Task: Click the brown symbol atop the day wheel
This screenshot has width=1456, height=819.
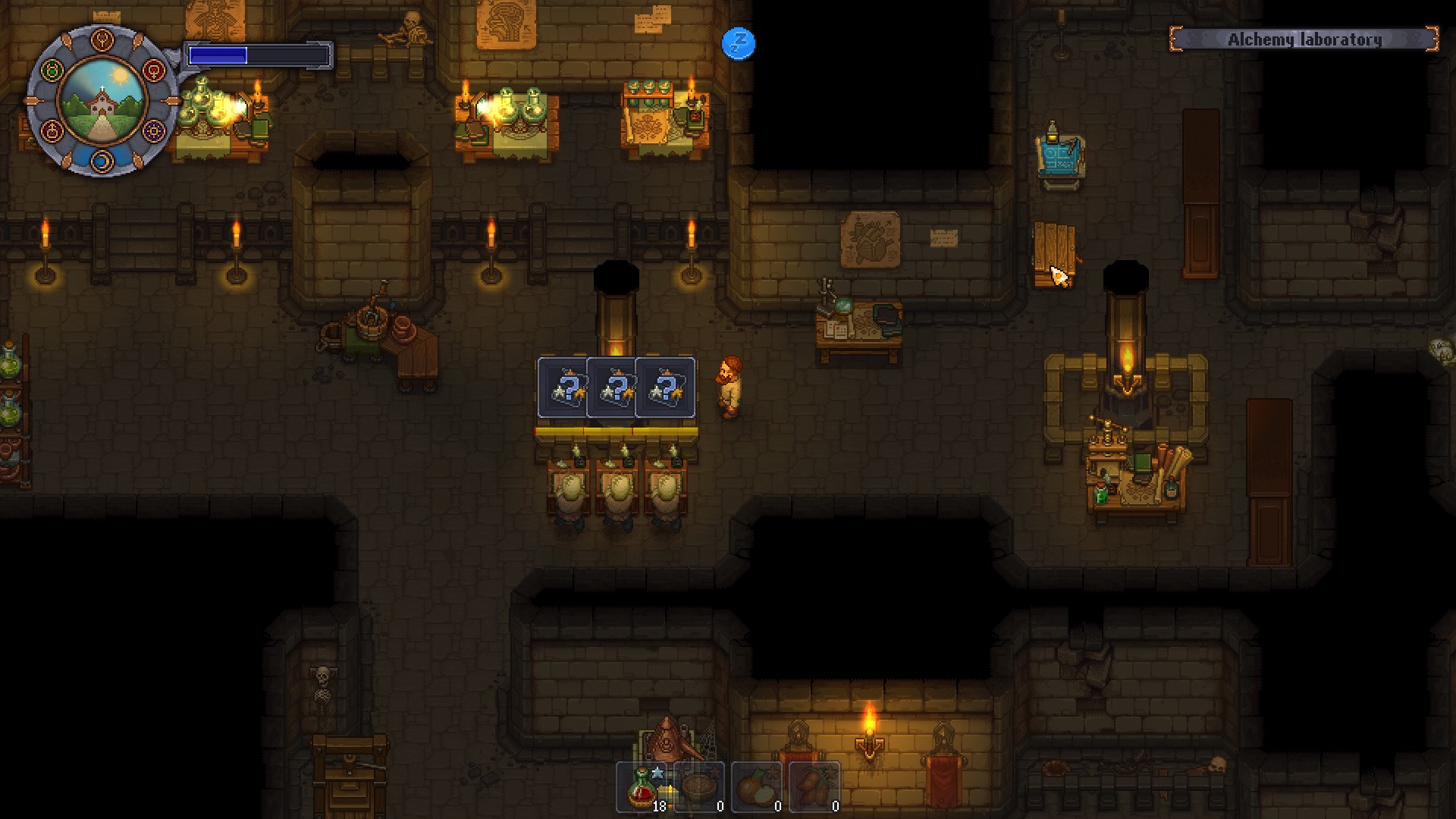Action: tap(102, 40)
